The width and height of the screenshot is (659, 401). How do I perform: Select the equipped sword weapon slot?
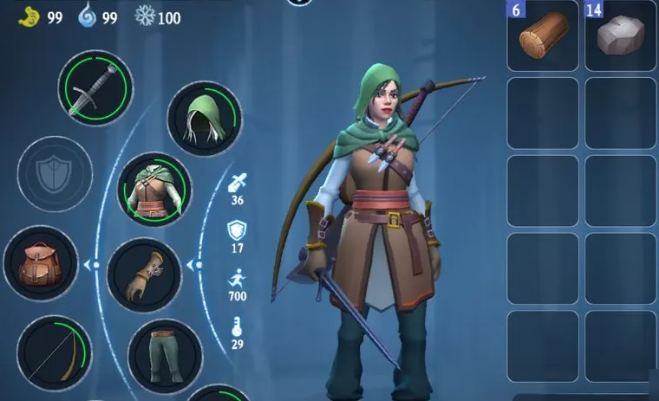click(96, 87)
